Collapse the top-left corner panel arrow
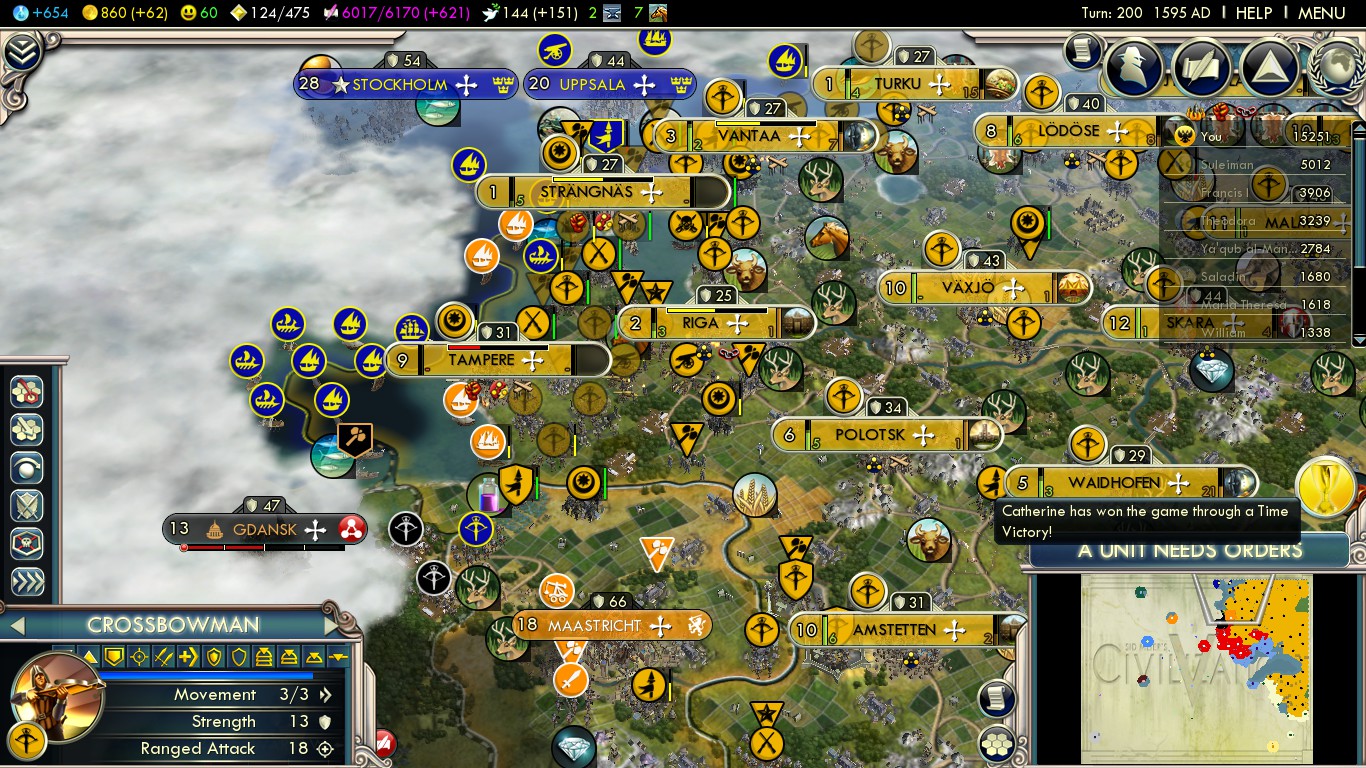Viewport: 1366px width, 768px height. [x=22, y=52]
